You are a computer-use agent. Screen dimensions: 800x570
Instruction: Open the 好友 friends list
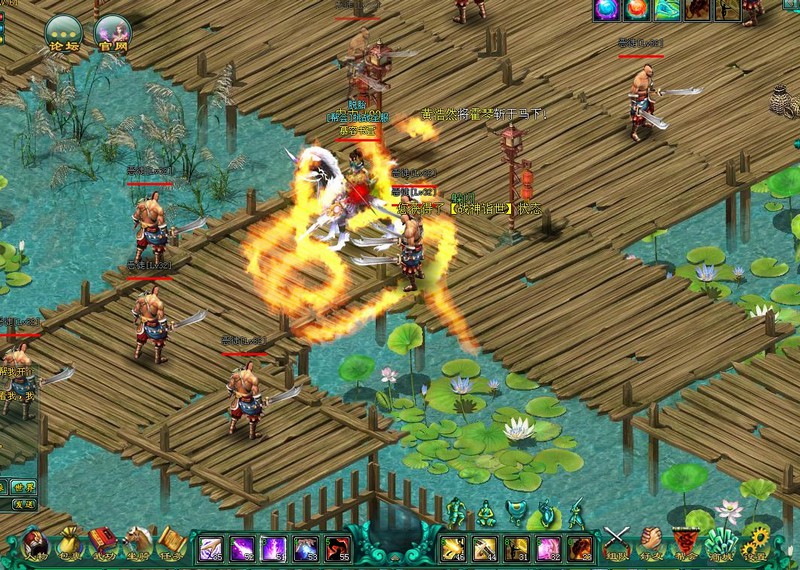point(651,542)
